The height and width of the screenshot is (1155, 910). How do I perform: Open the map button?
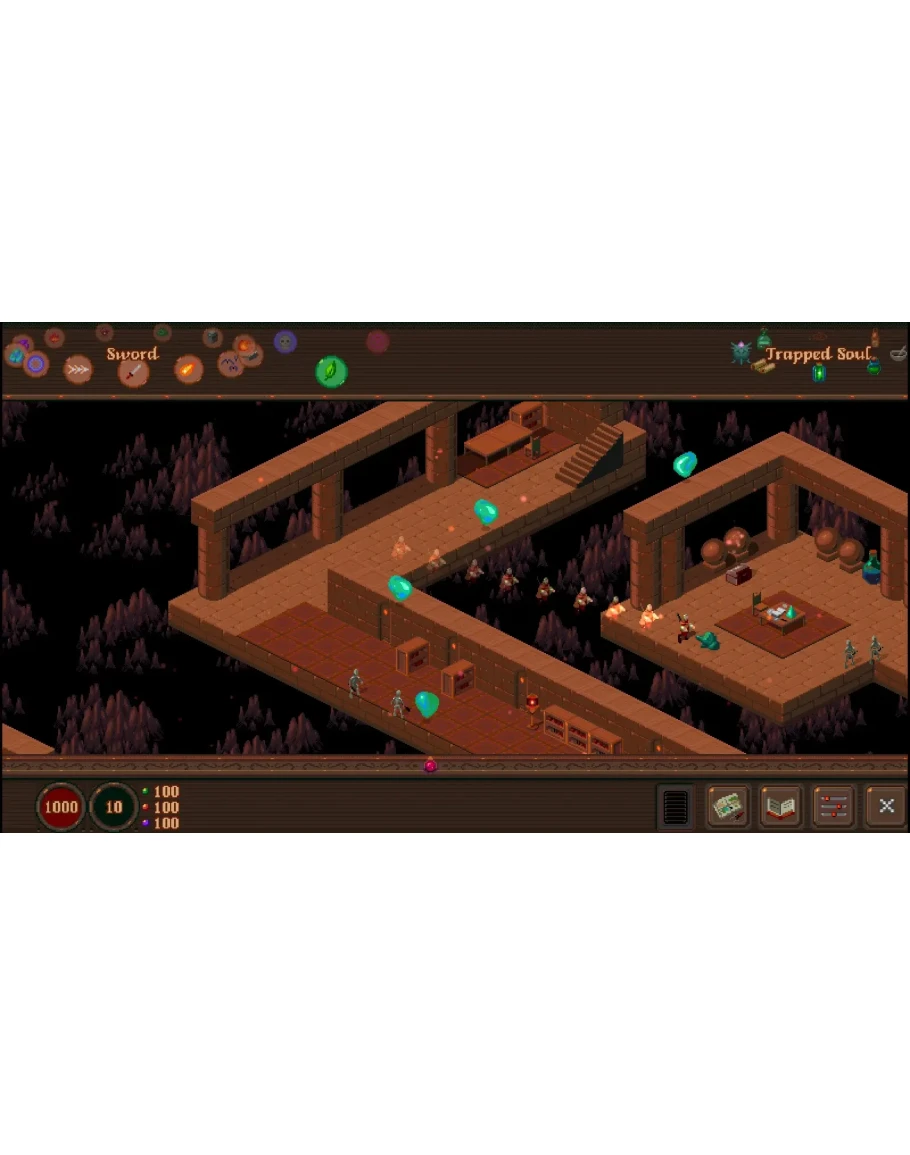729,807
